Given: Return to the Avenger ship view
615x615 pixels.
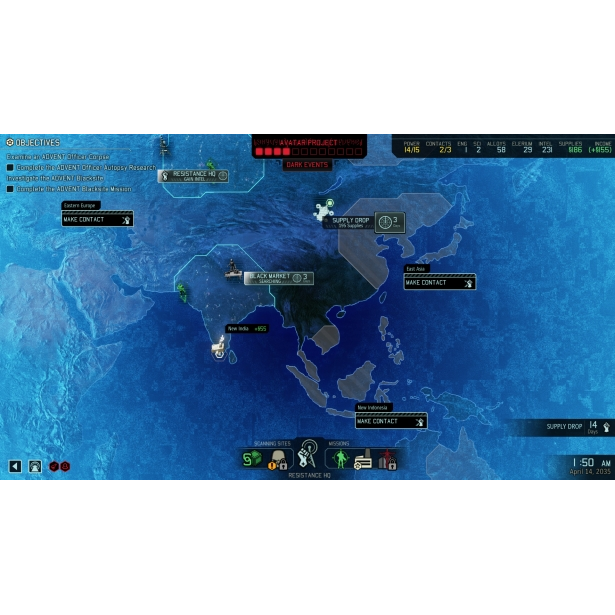Looking at the screenshot, I should pos(35,466).
